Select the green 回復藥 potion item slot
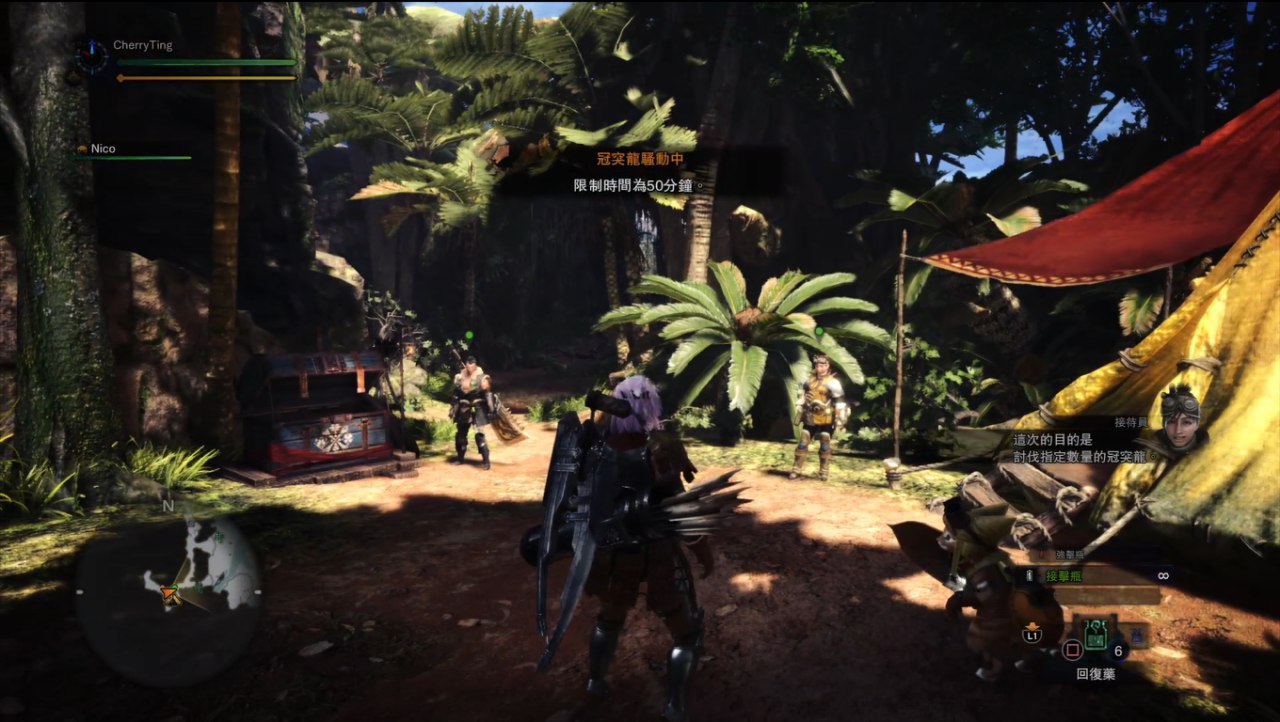 [1095, 633]
